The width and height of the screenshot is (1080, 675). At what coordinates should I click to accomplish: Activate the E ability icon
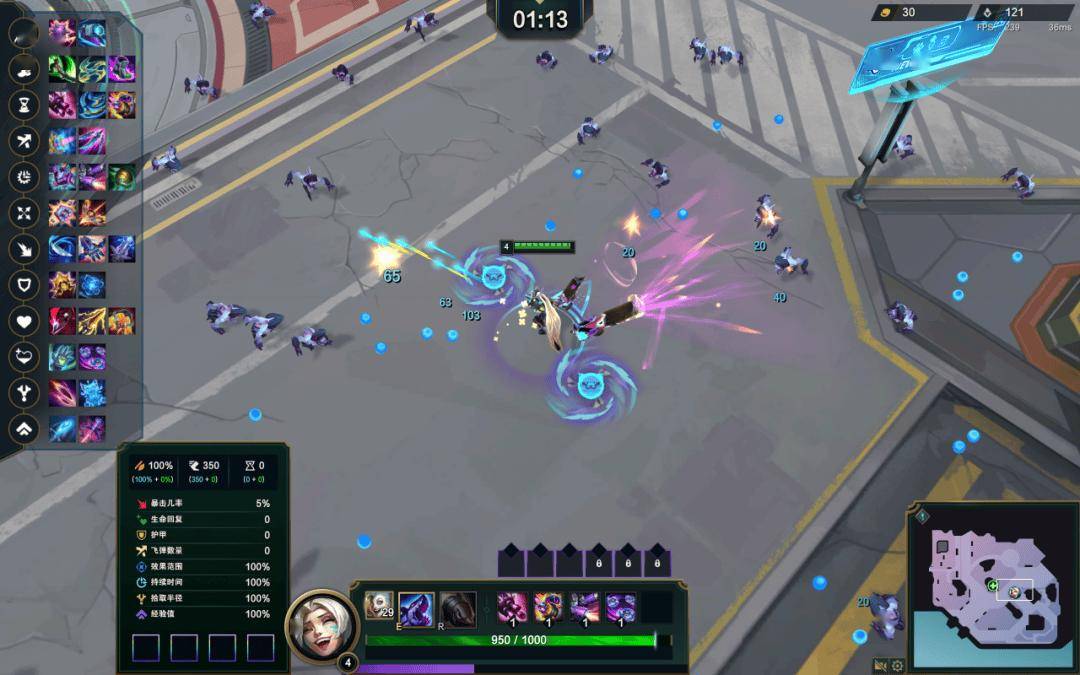pos(416,608)
